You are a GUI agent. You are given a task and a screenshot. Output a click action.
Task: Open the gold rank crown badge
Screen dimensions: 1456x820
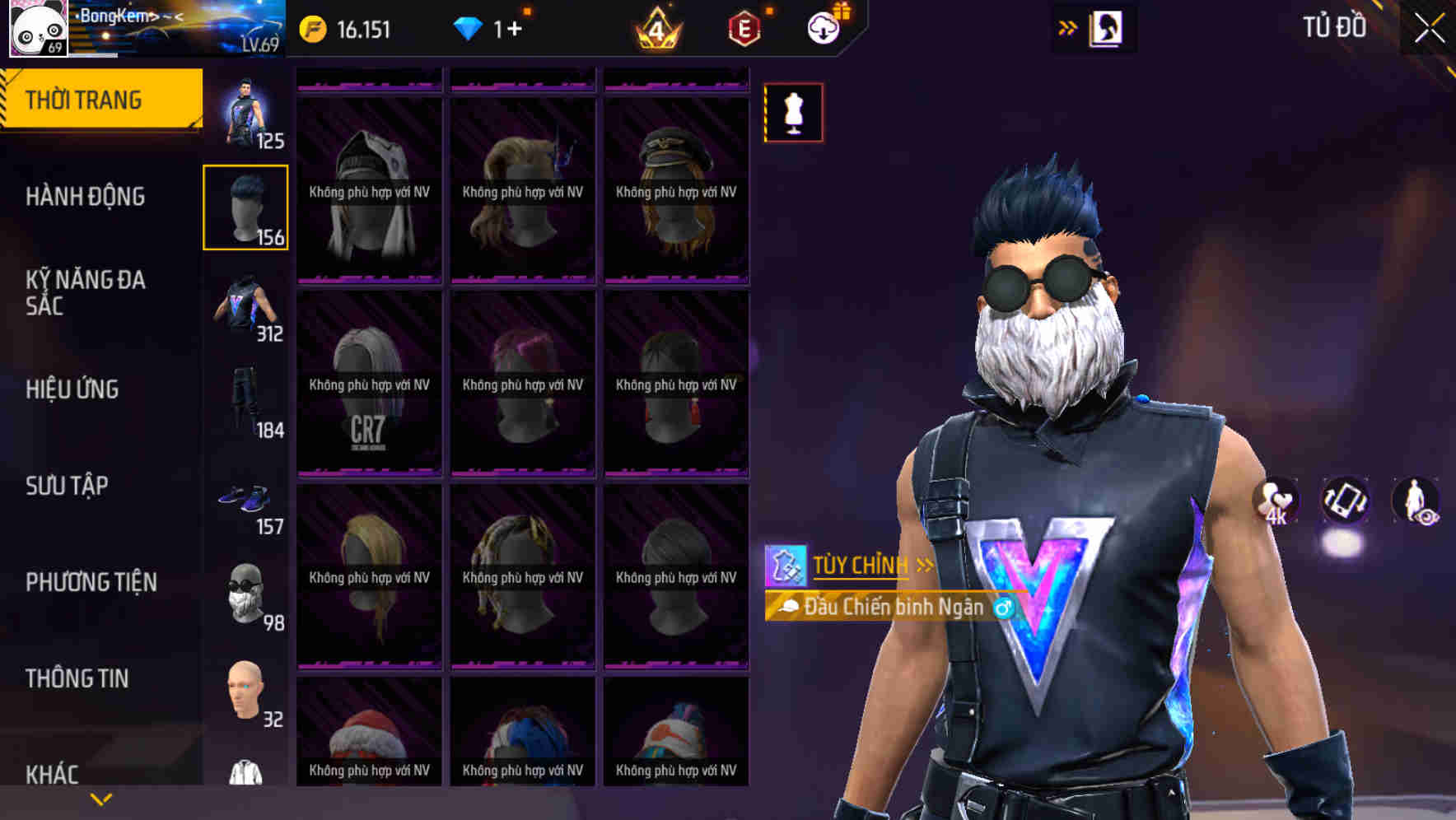click(655, 27)
